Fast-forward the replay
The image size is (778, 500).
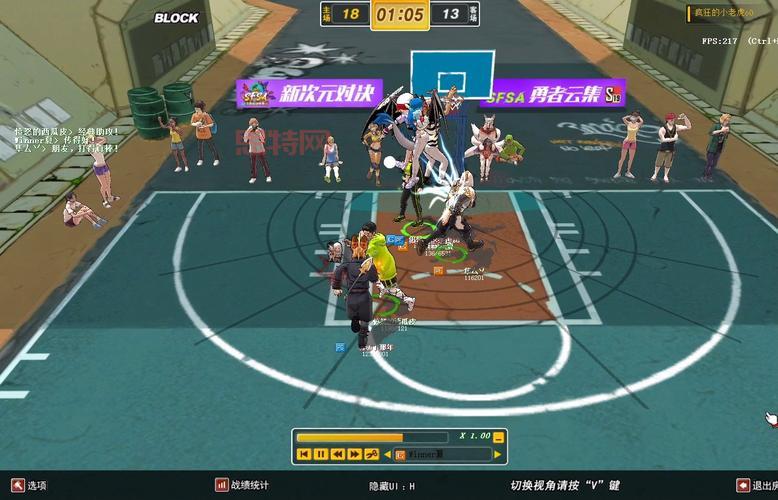[354, 454]
